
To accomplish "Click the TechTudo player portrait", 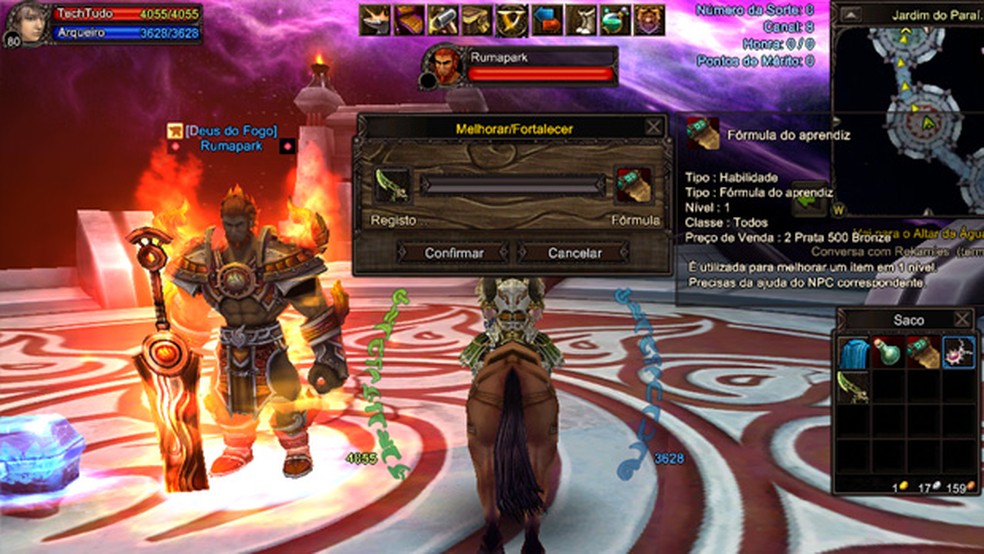I will click(x=27, y=24).
